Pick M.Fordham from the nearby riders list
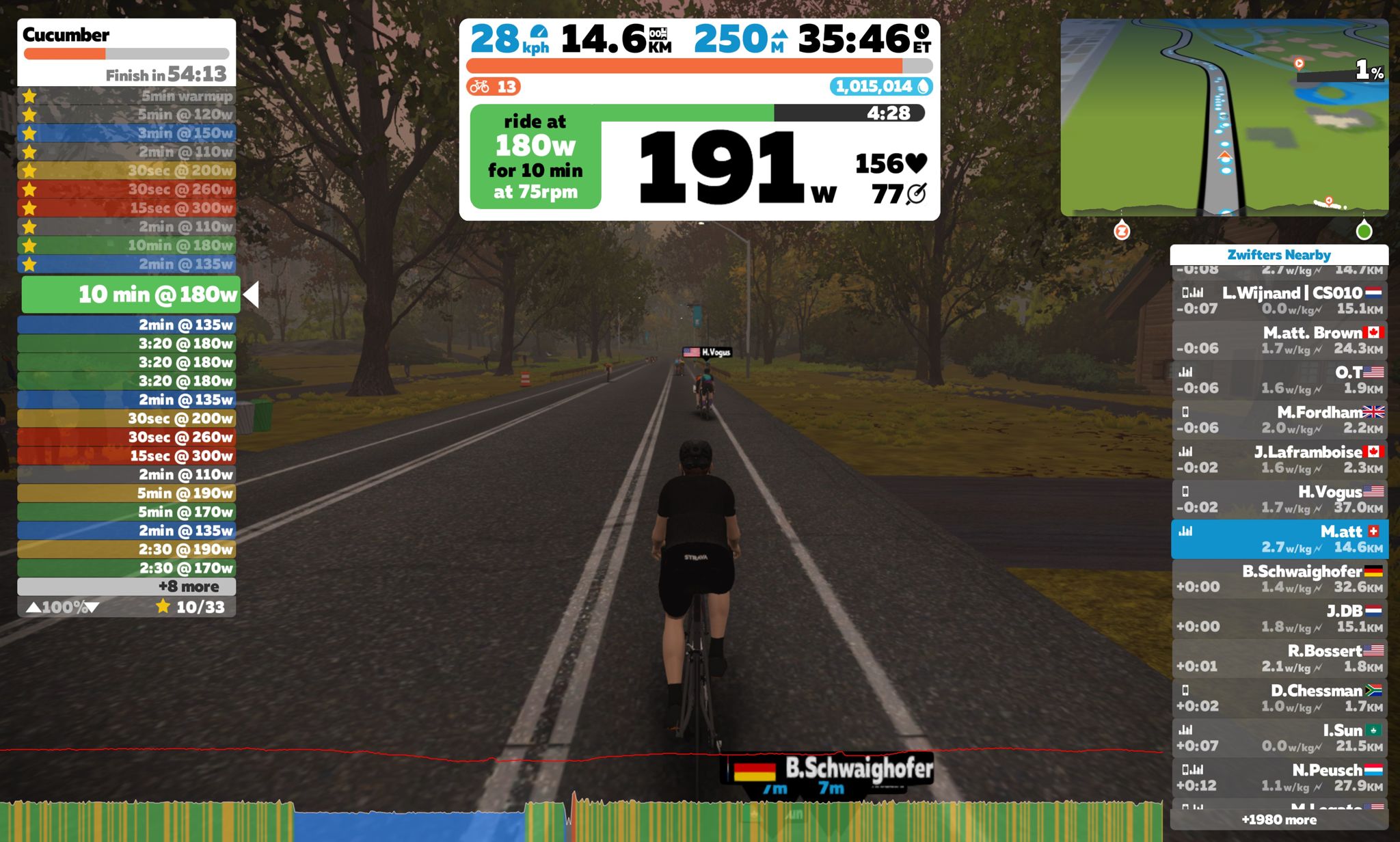This screenshot has height=842, width=1400. pyautogui.click(x=1279, y=420)
